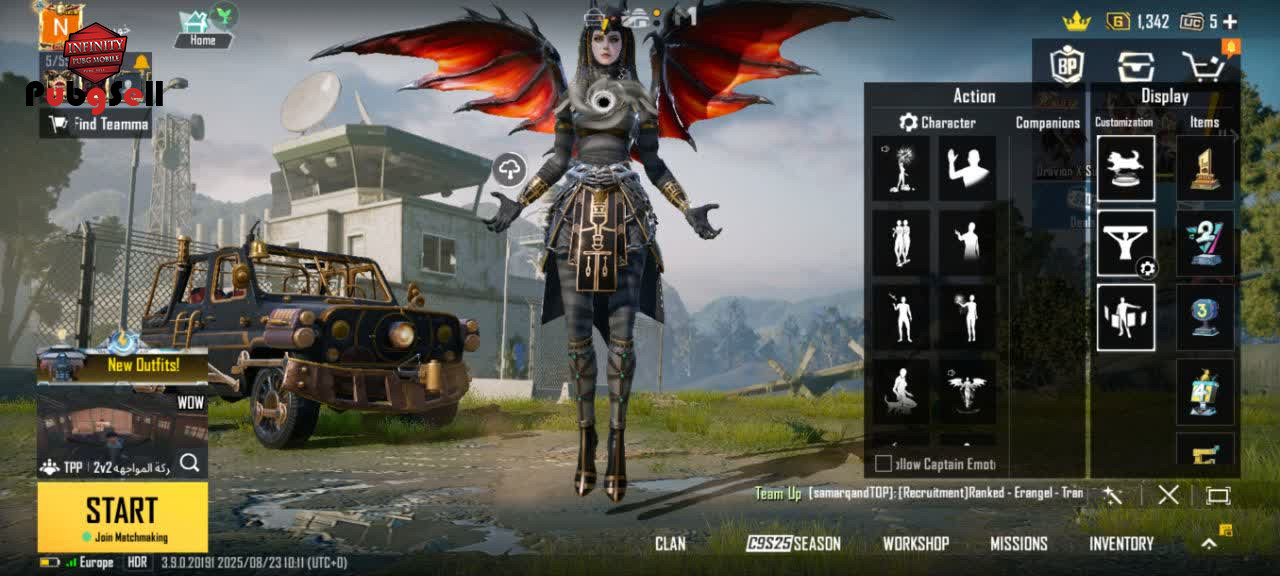The height and width of the screenshot is (576, 1280).
Task: Open the shopping cart shop icon
Action: point(1202,66)
